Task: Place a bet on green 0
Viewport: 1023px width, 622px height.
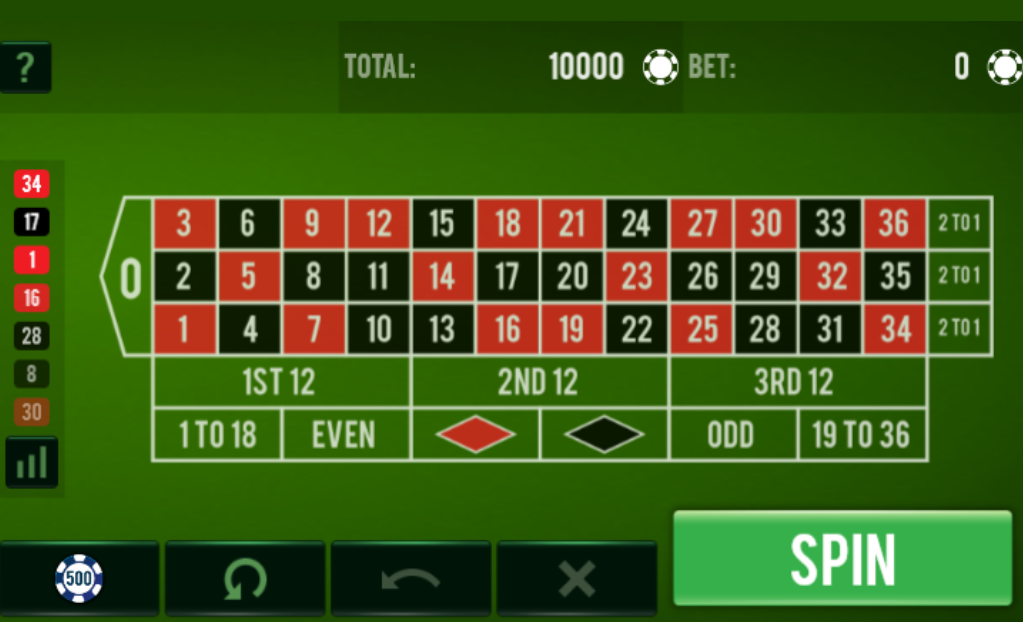Action: point(130,277)
